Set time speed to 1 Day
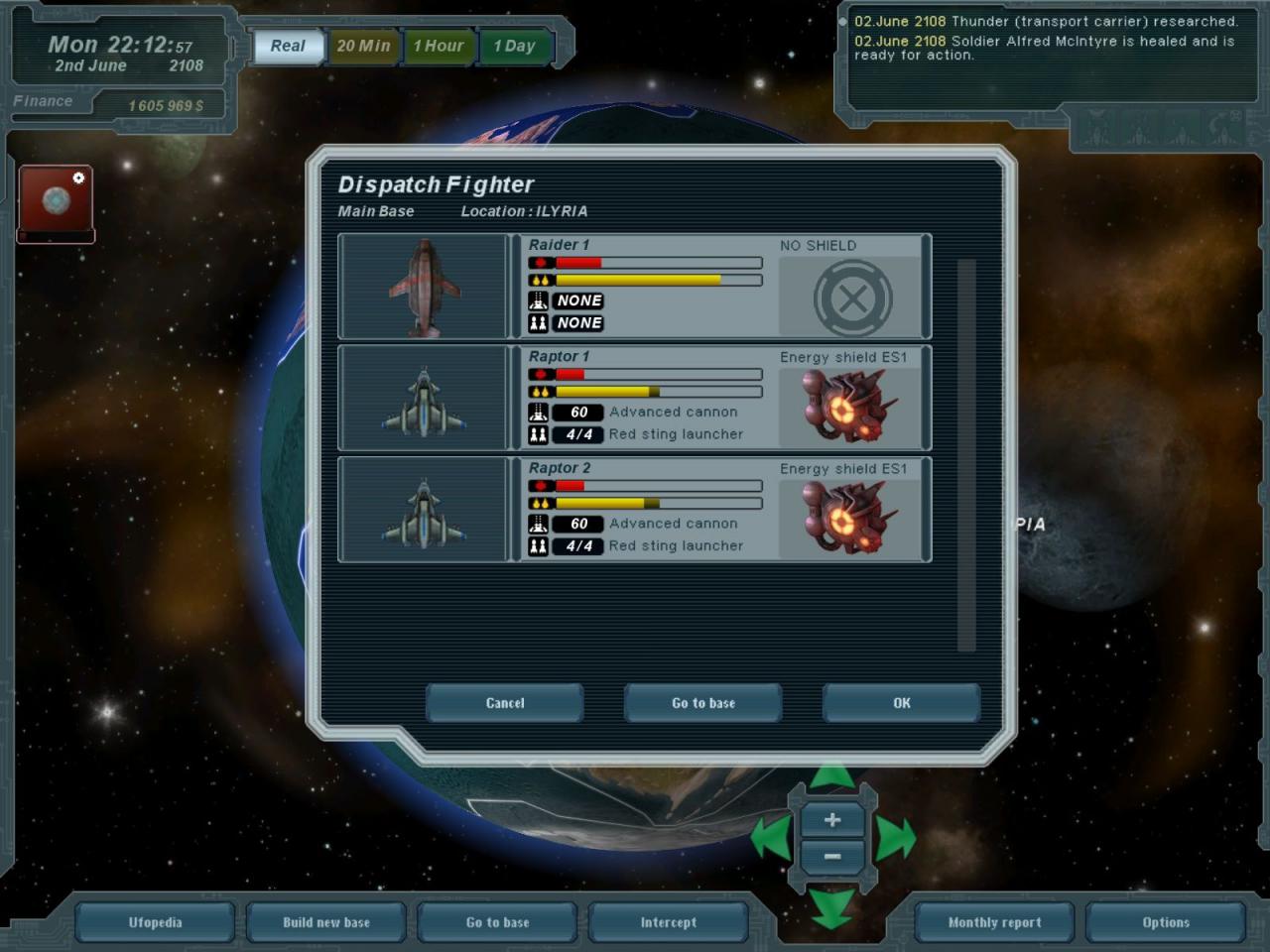 (515, 46)
